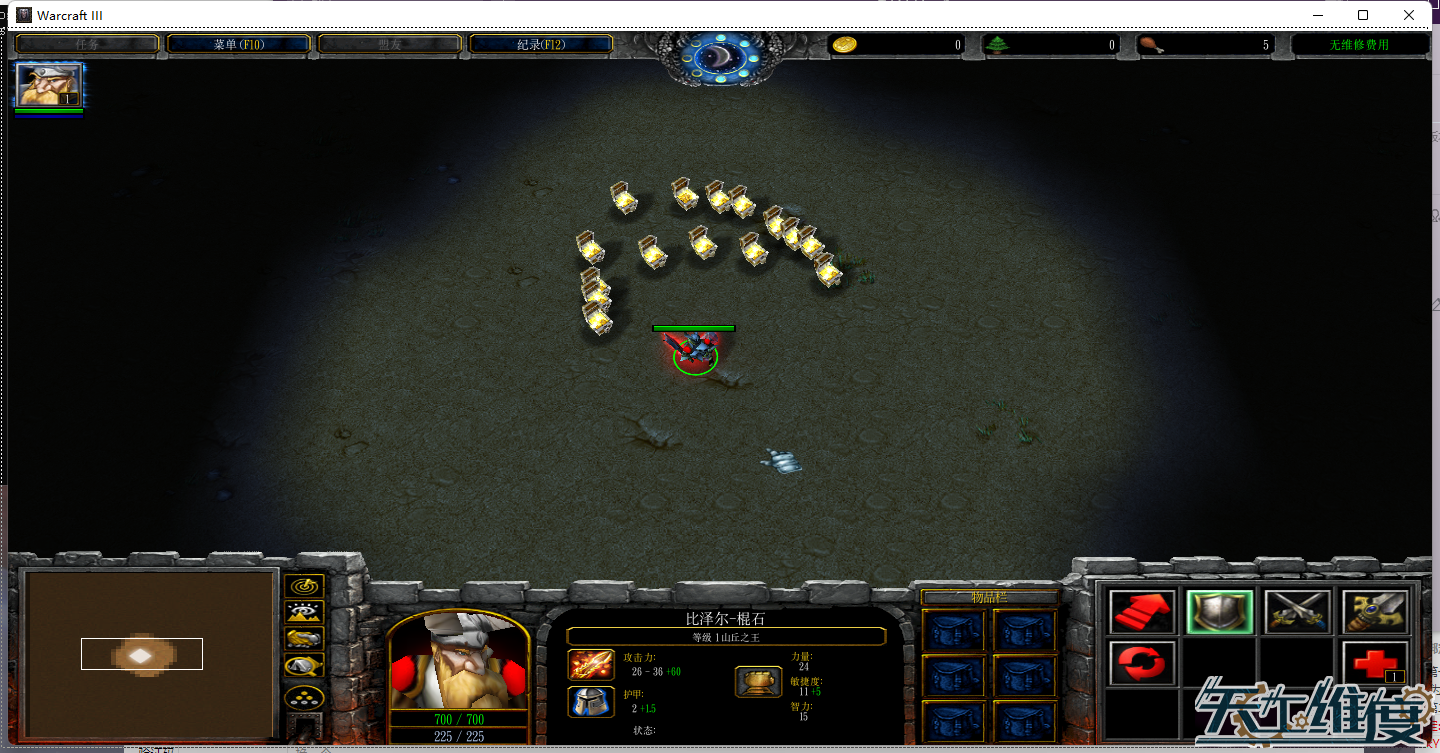The image size is (1440, 753).
Task: Toggle minimap terrain display (eye over mountains)
Action: pos(304,612)
